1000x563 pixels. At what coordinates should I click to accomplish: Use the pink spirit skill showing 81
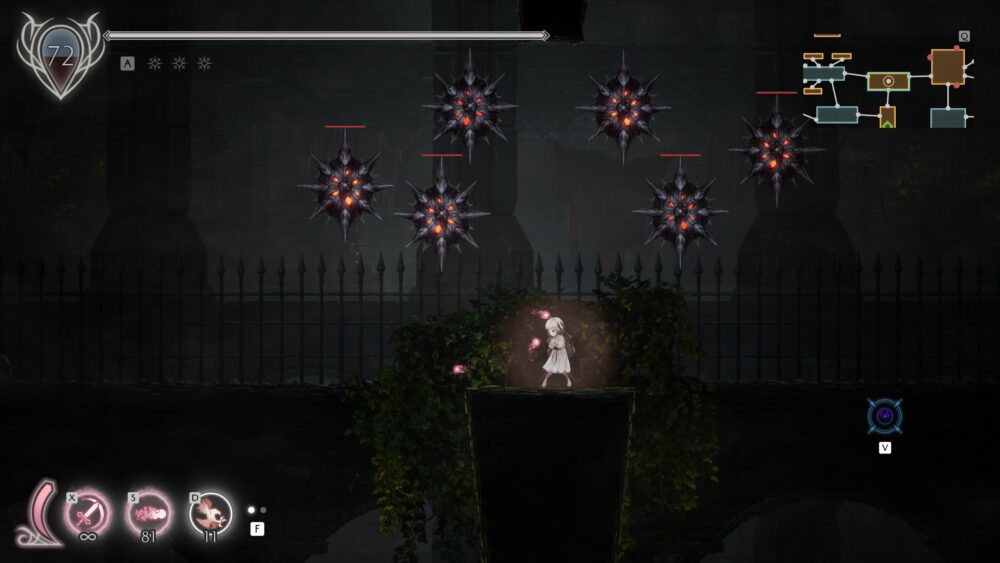[149, 514]
